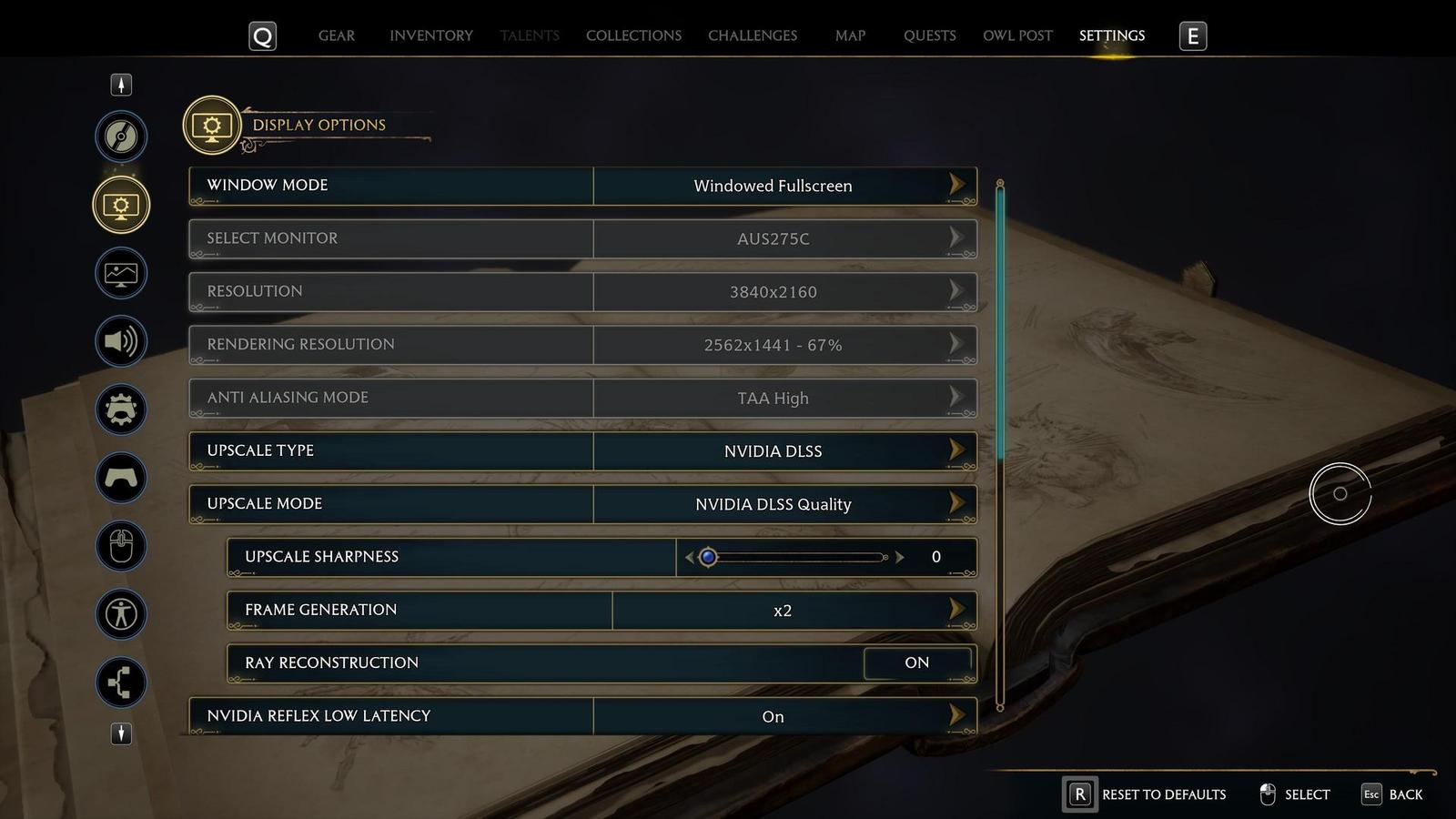Open the audio settings speaker icon
The width and height of the screenshot is (1456, 819).
(x=121, y=341)
